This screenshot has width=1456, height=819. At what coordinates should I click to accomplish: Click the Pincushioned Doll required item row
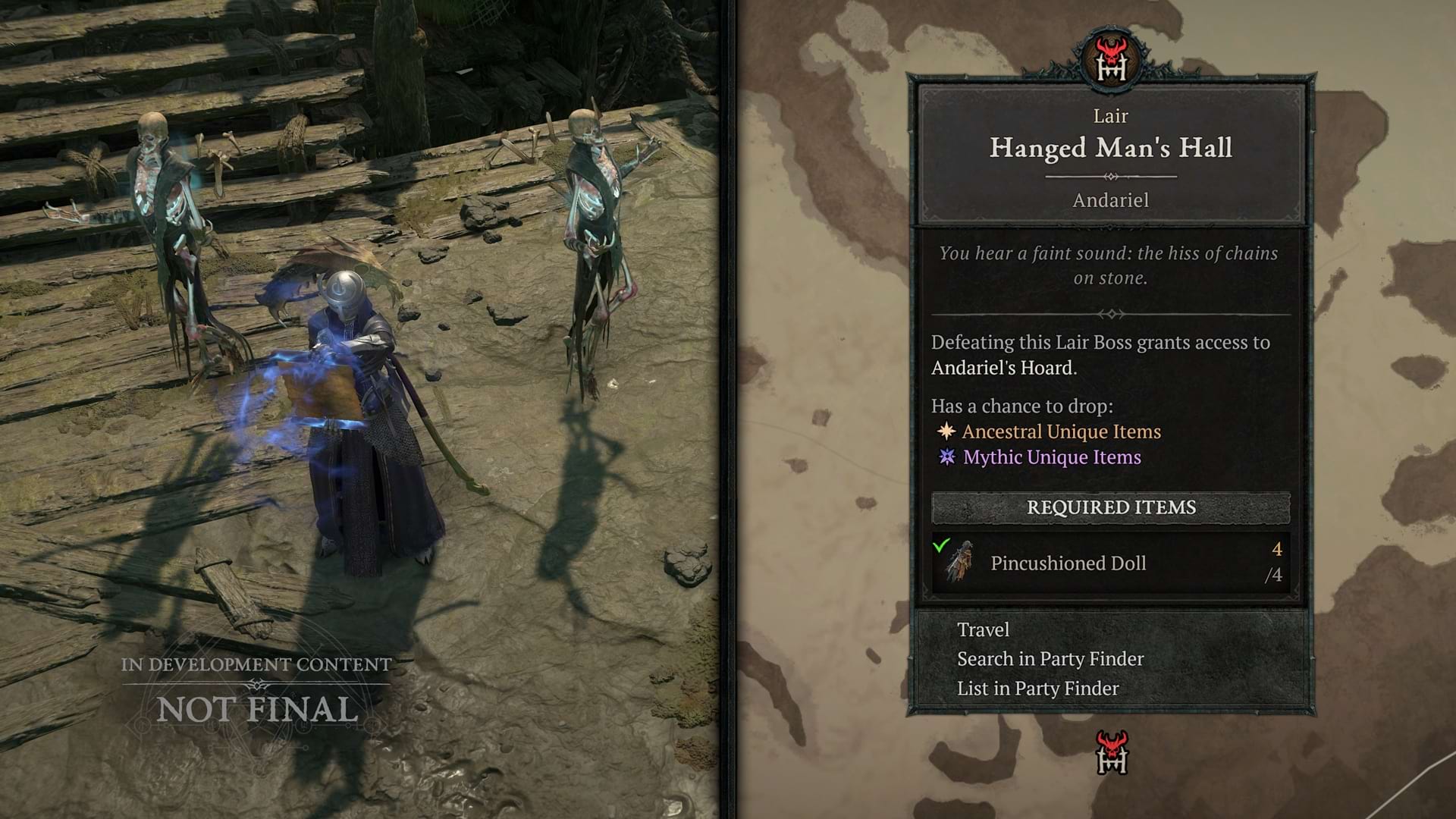point(1110,563)
